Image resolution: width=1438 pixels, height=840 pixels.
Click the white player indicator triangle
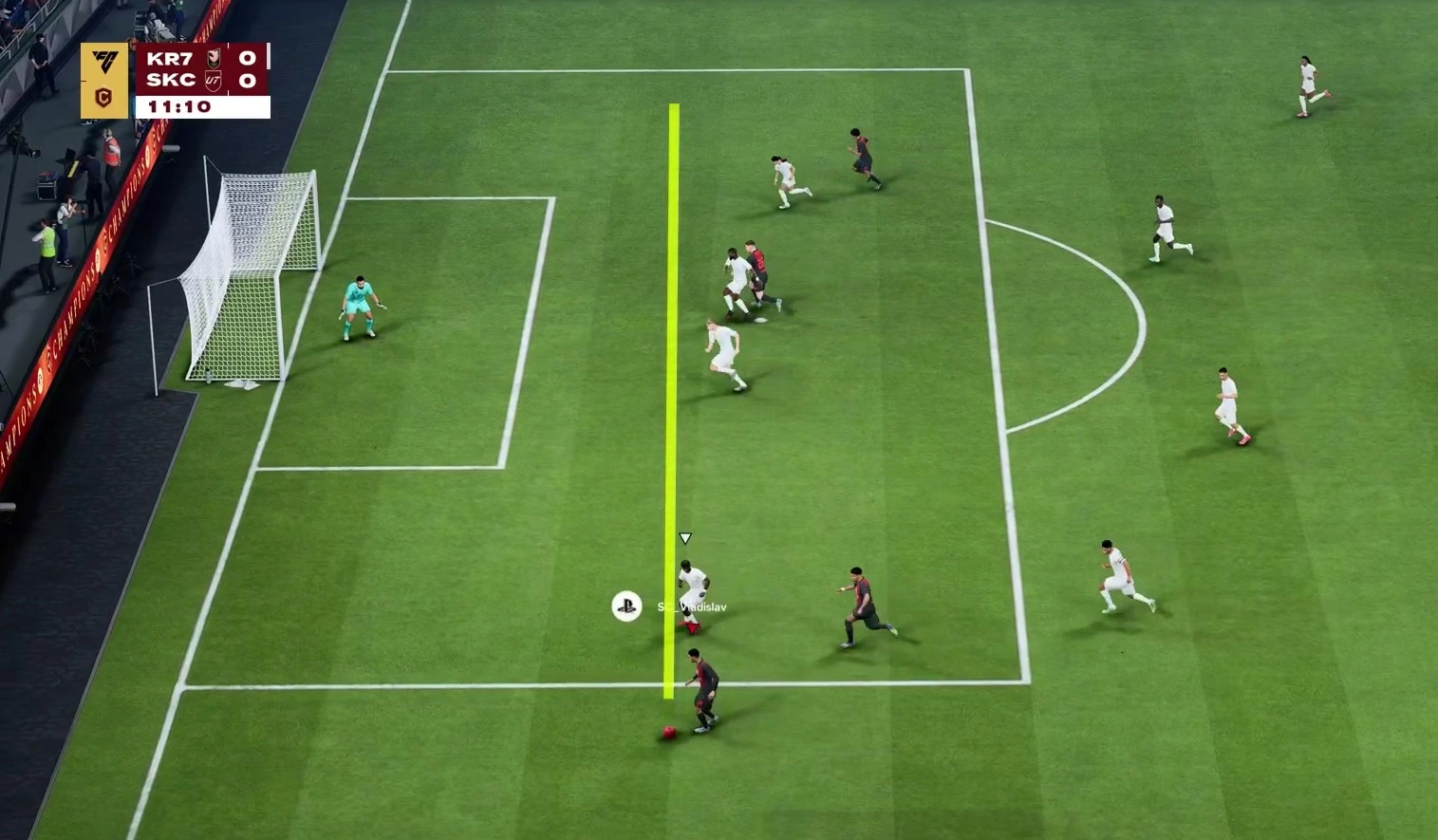(685, 537)
